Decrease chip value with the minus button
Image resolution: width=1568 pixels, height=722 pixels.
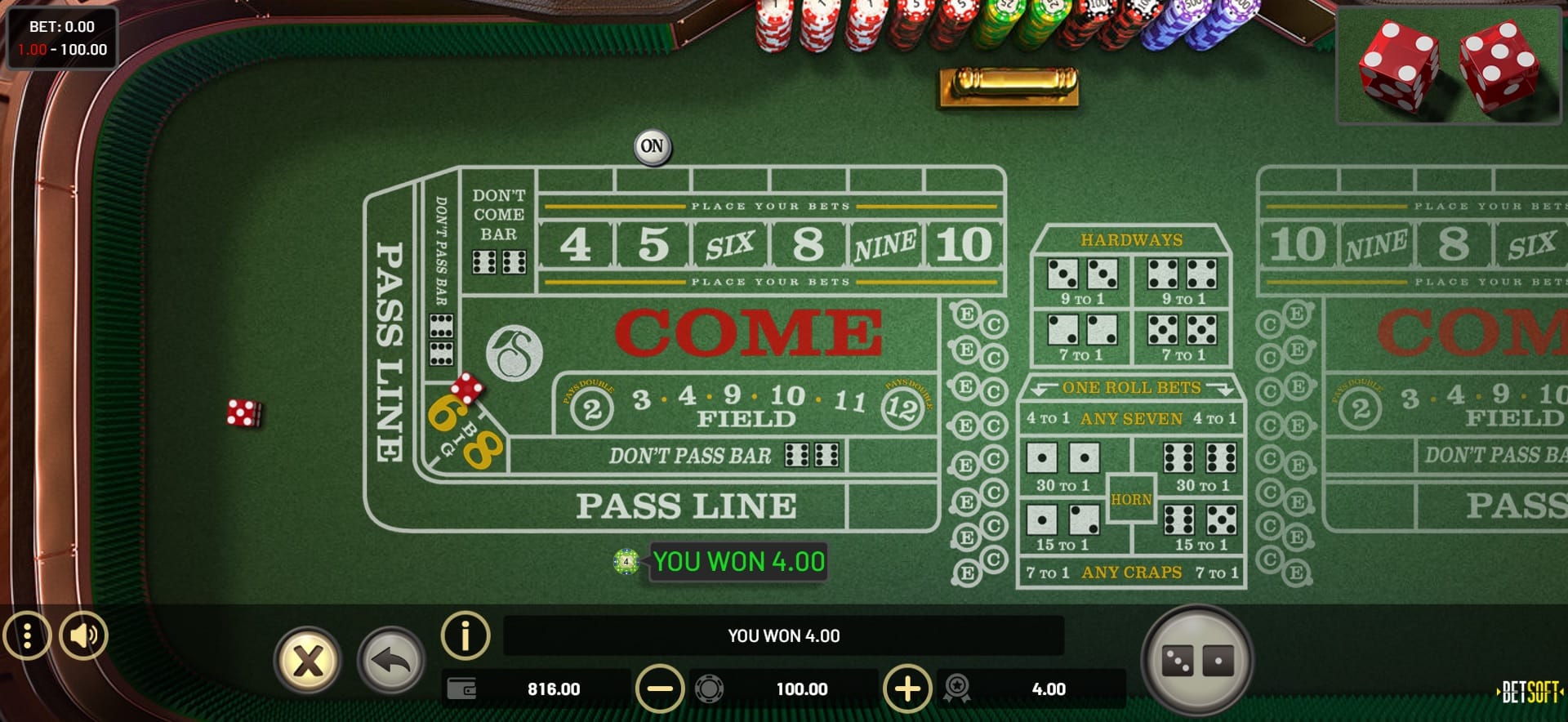coord(660,689)
